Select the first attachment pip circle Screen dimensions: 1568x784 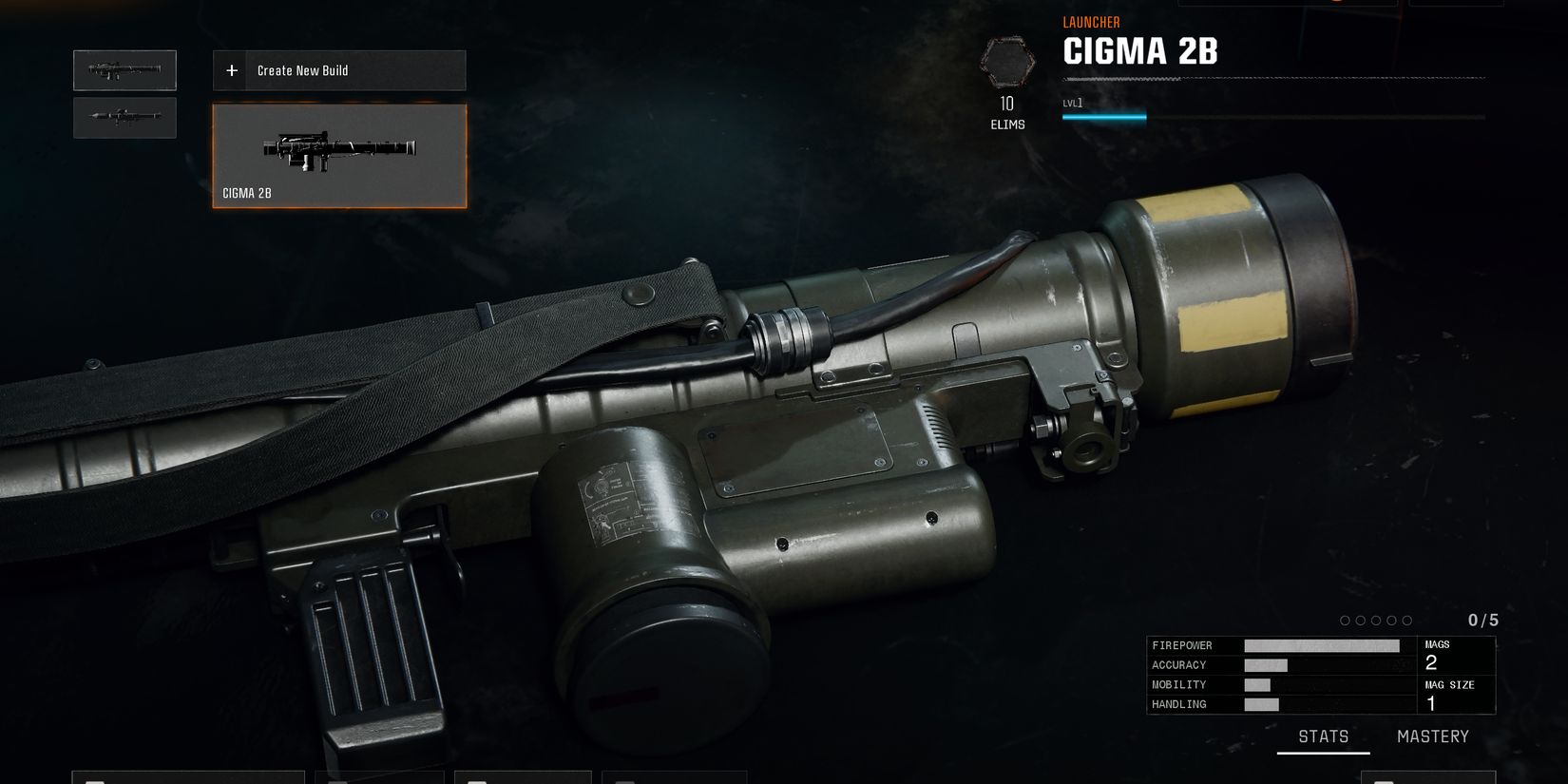1345,620
